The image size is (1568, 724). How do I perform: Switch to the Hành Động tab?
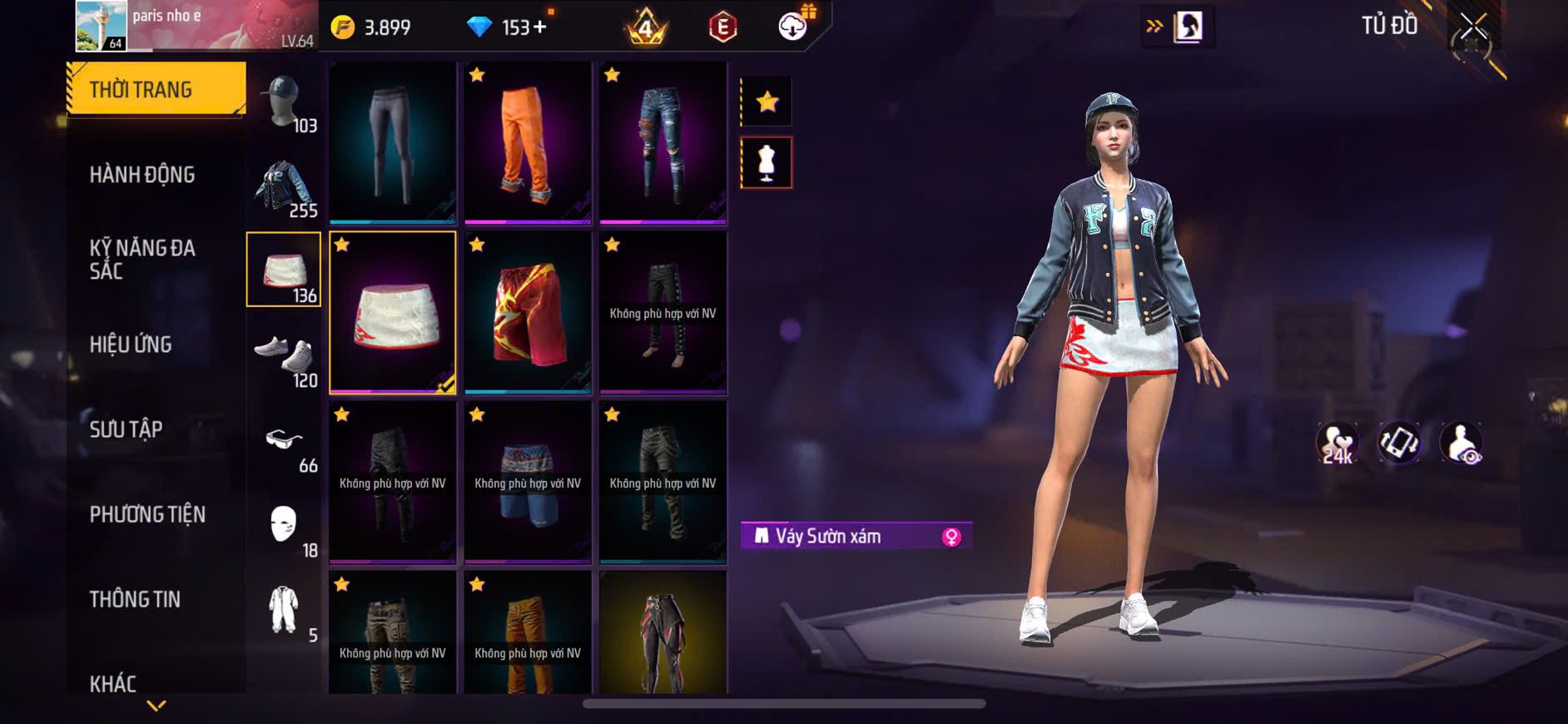tap(142, 175)
